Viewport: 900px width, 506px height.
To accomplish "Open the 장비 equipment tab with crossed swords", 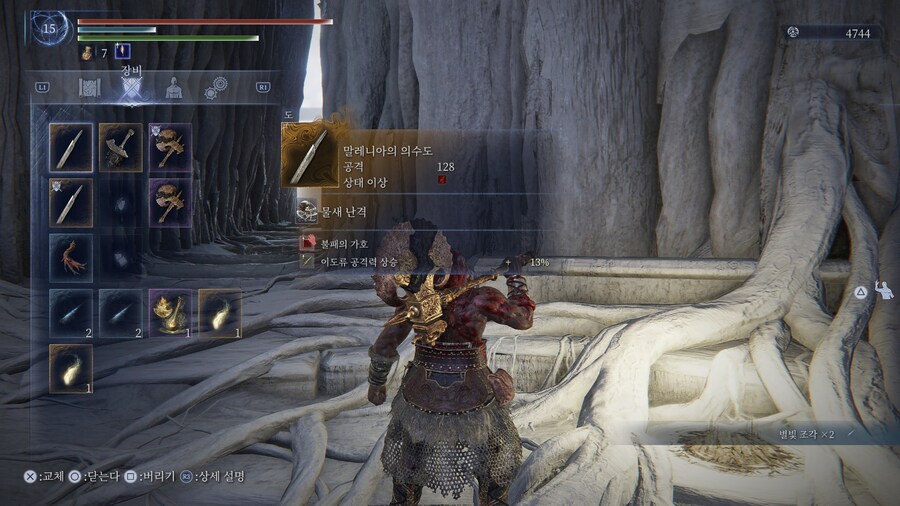I will (131, 88).
